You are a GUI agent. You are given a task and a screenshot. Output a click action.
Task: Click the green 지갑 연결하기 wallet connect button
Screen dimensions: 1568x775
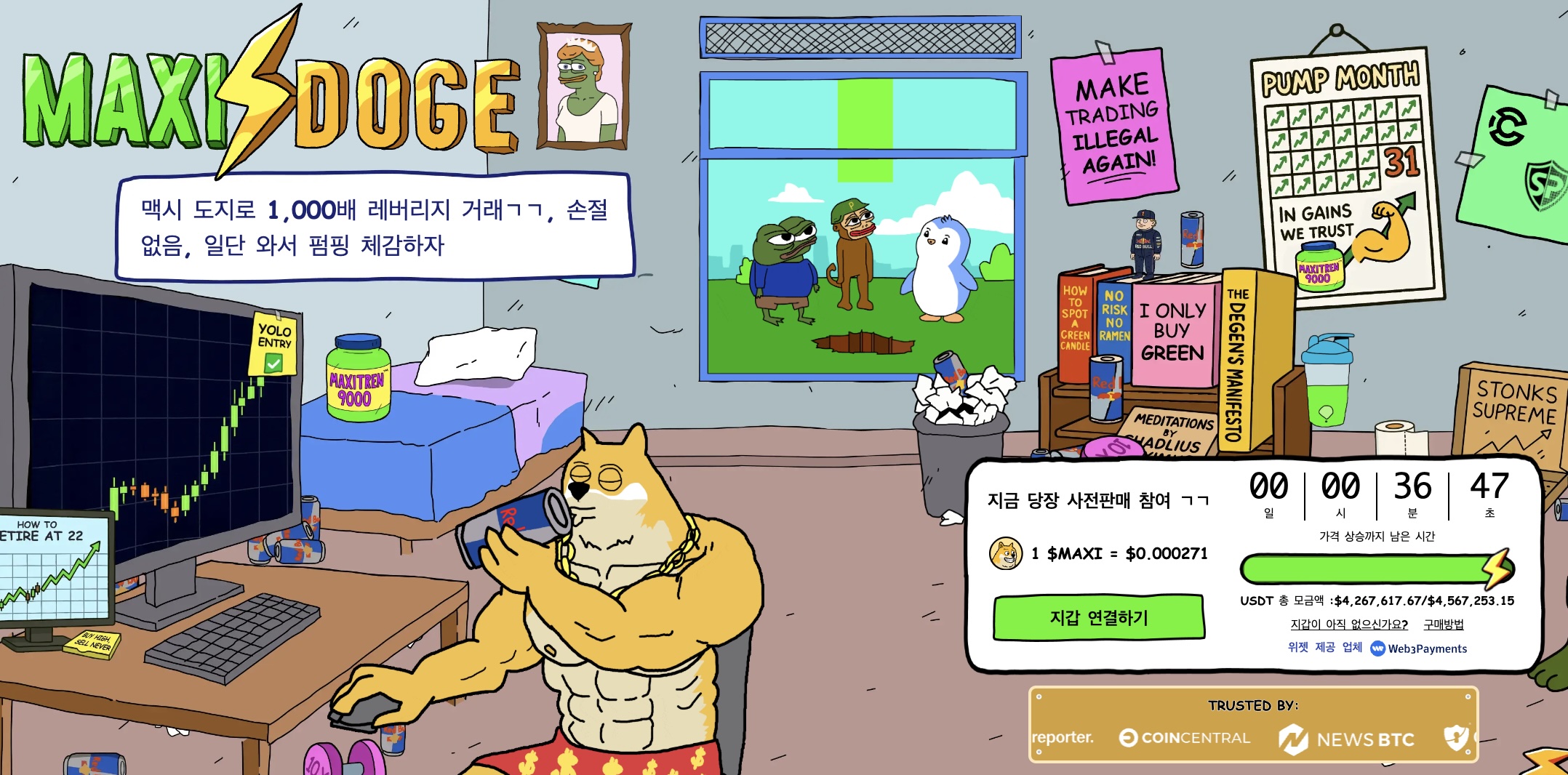pyautogui.click(x=1098, y=618)
